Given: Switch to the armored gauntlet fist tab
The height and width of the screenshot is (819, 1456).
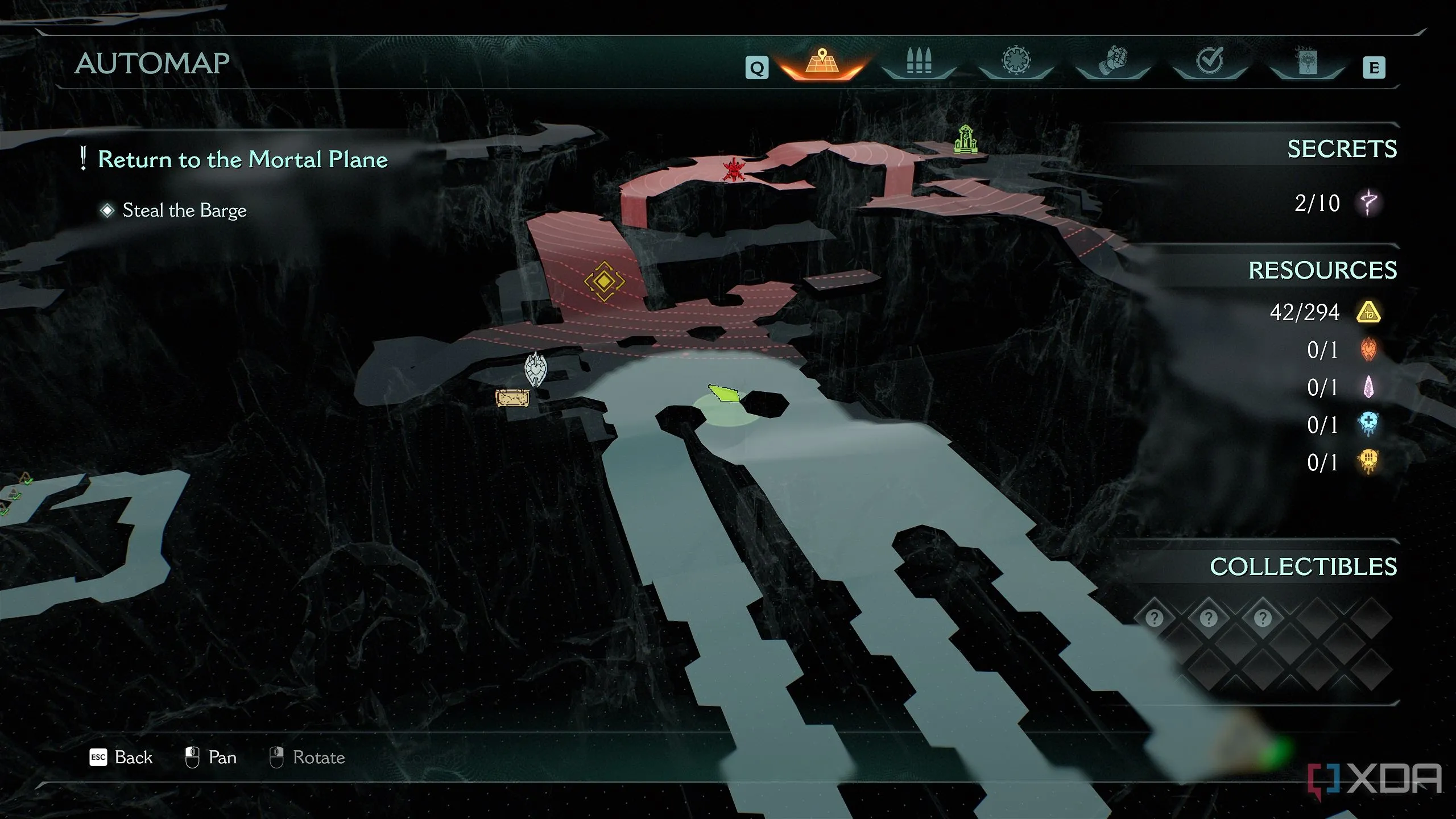Looking at the screenshot, I should (x=1113, y=61).
